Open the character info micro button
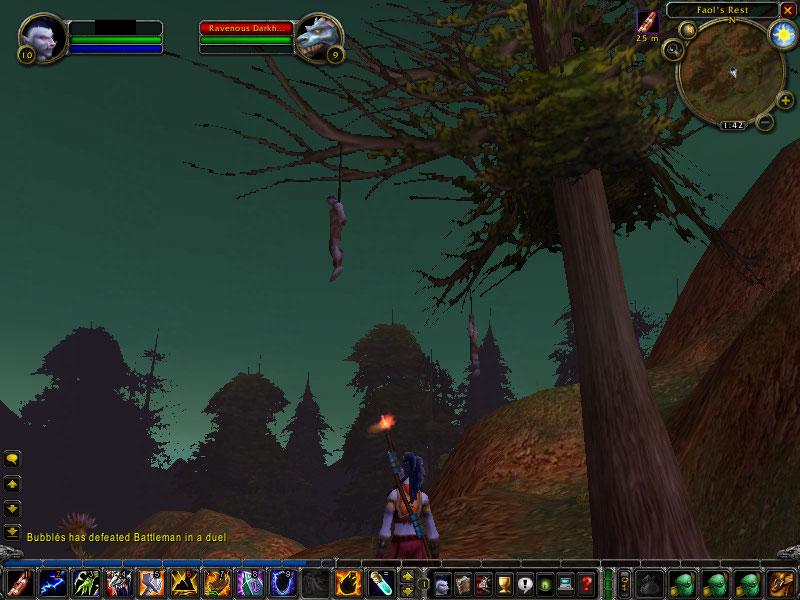Image resolution: width=800 pixels, height=600 pixels. (441, 582)
